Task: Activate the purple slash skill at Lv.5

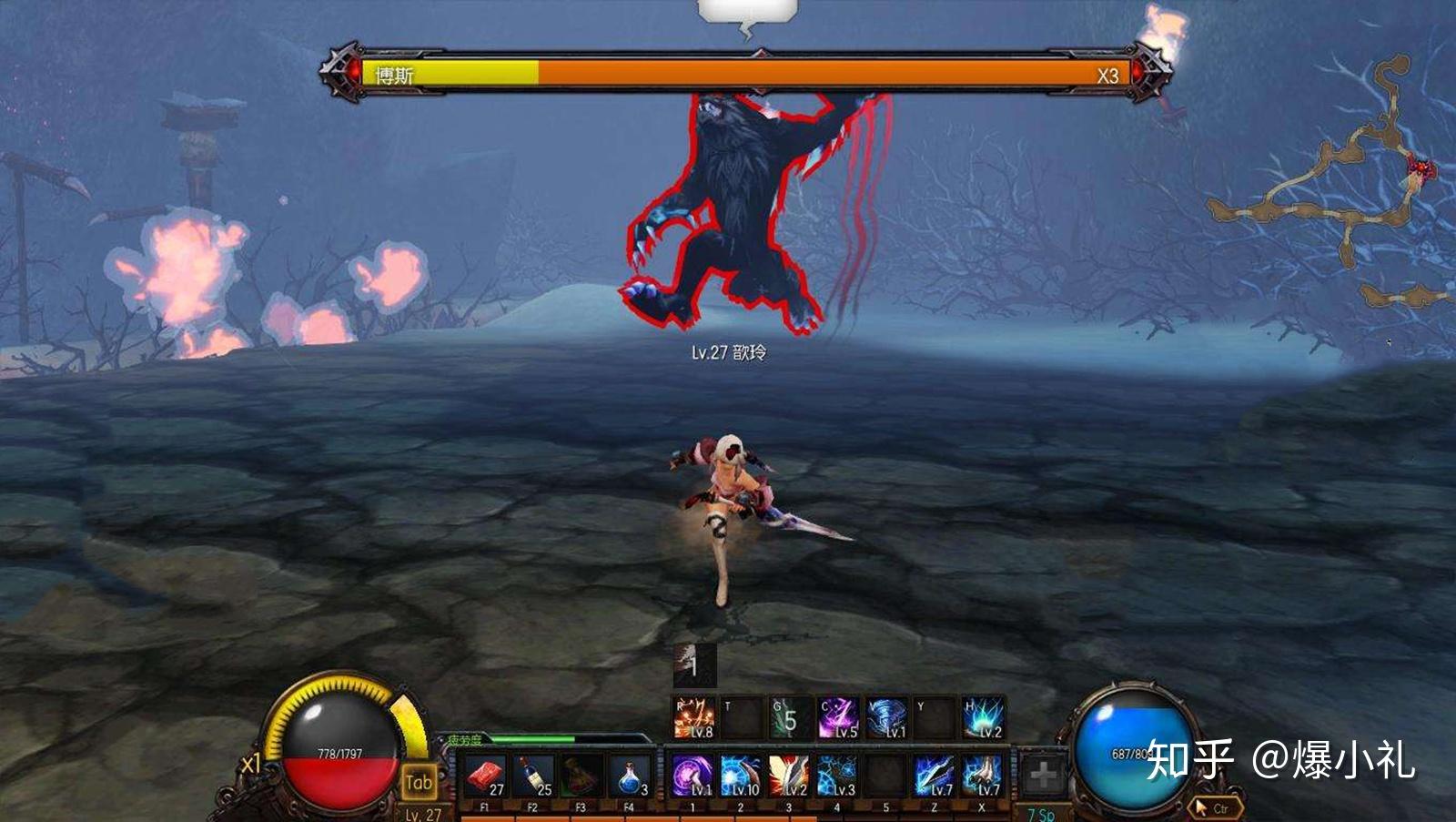Action: (x=838, y=718)
